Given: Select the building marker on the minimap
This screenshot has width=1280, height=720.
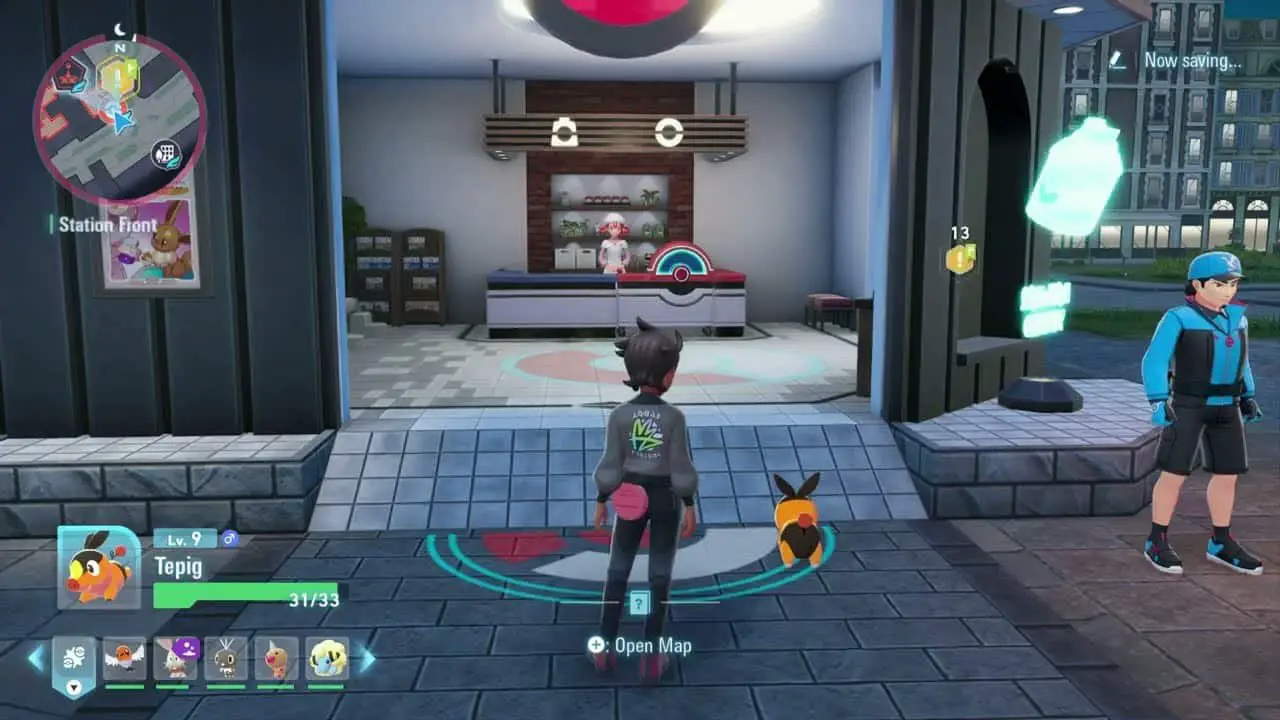Looking at the screenshot, I should click(x=166, y=154).
